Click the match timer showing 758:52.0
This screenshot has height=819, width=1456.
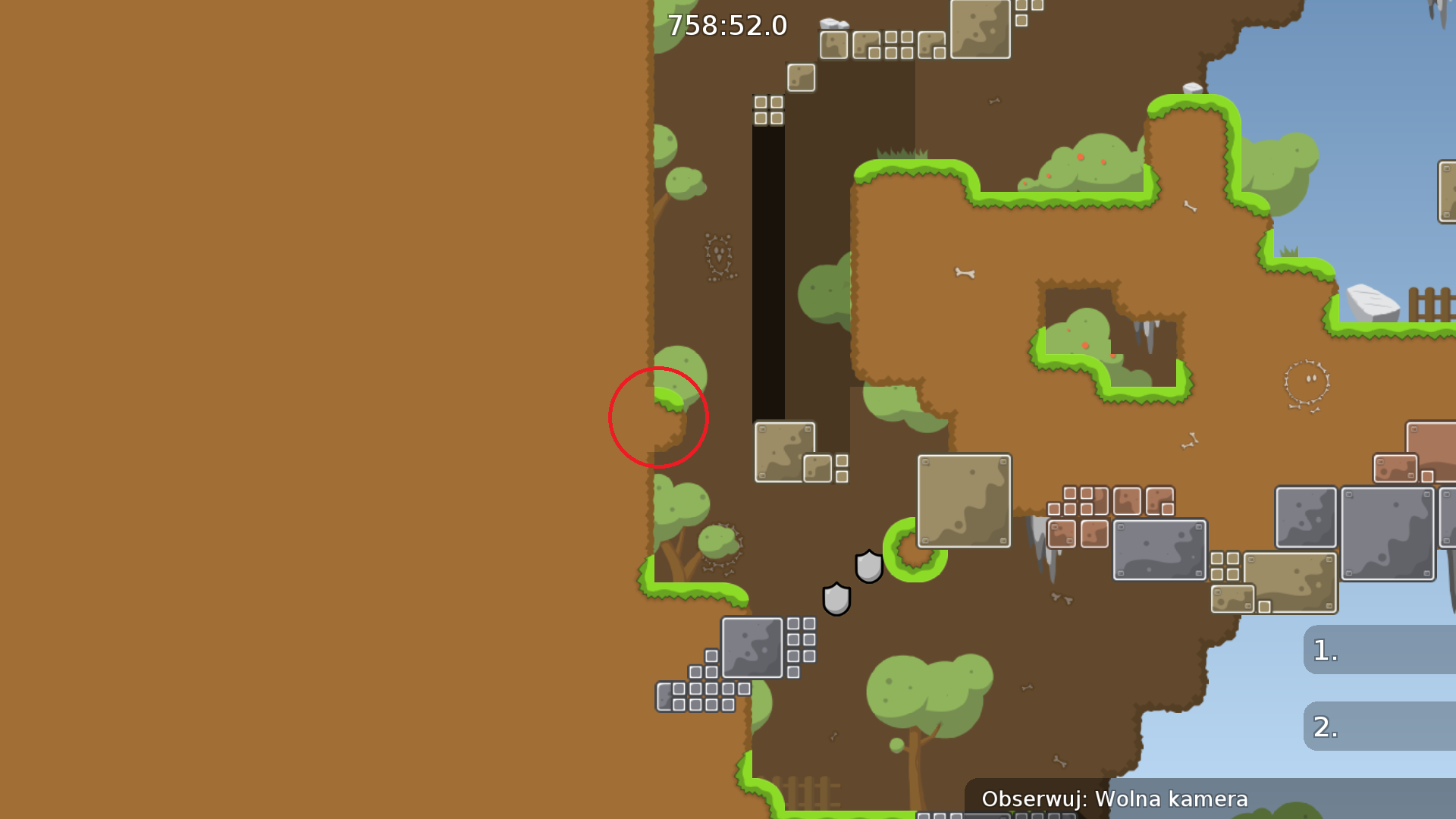[726, 25]
